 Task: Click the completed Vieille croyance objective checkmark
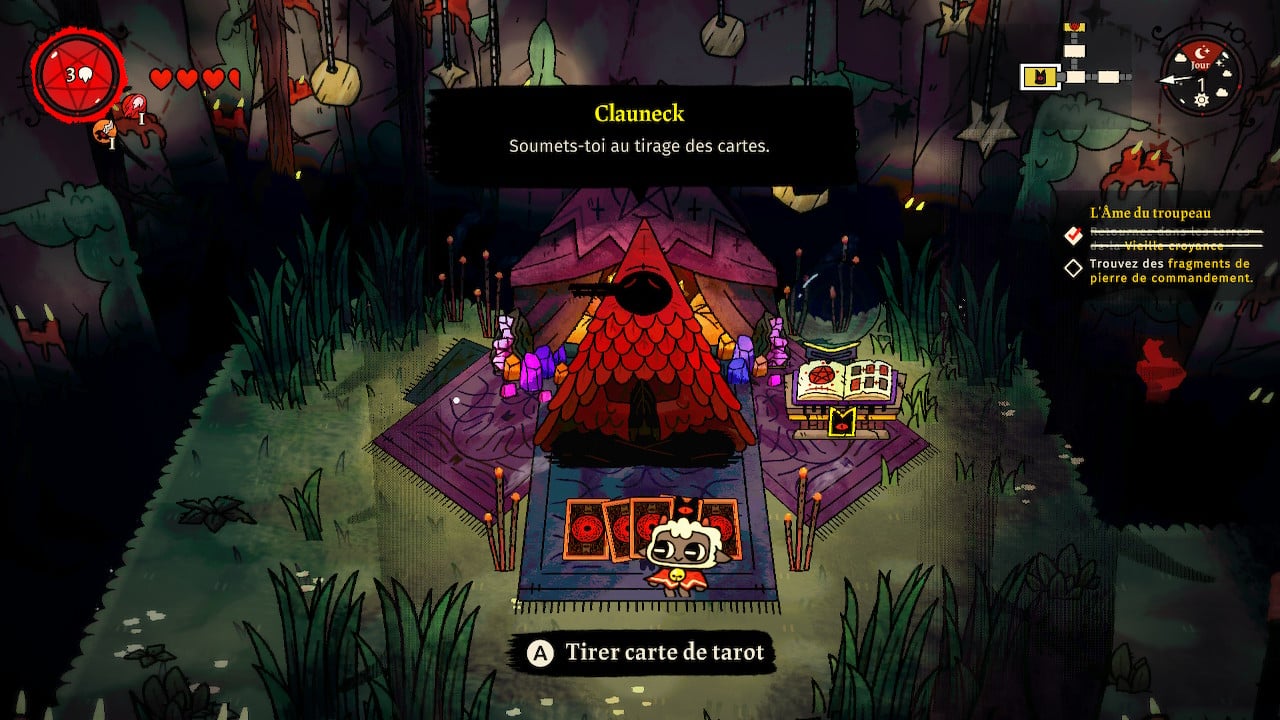[x=1073, y=236]
